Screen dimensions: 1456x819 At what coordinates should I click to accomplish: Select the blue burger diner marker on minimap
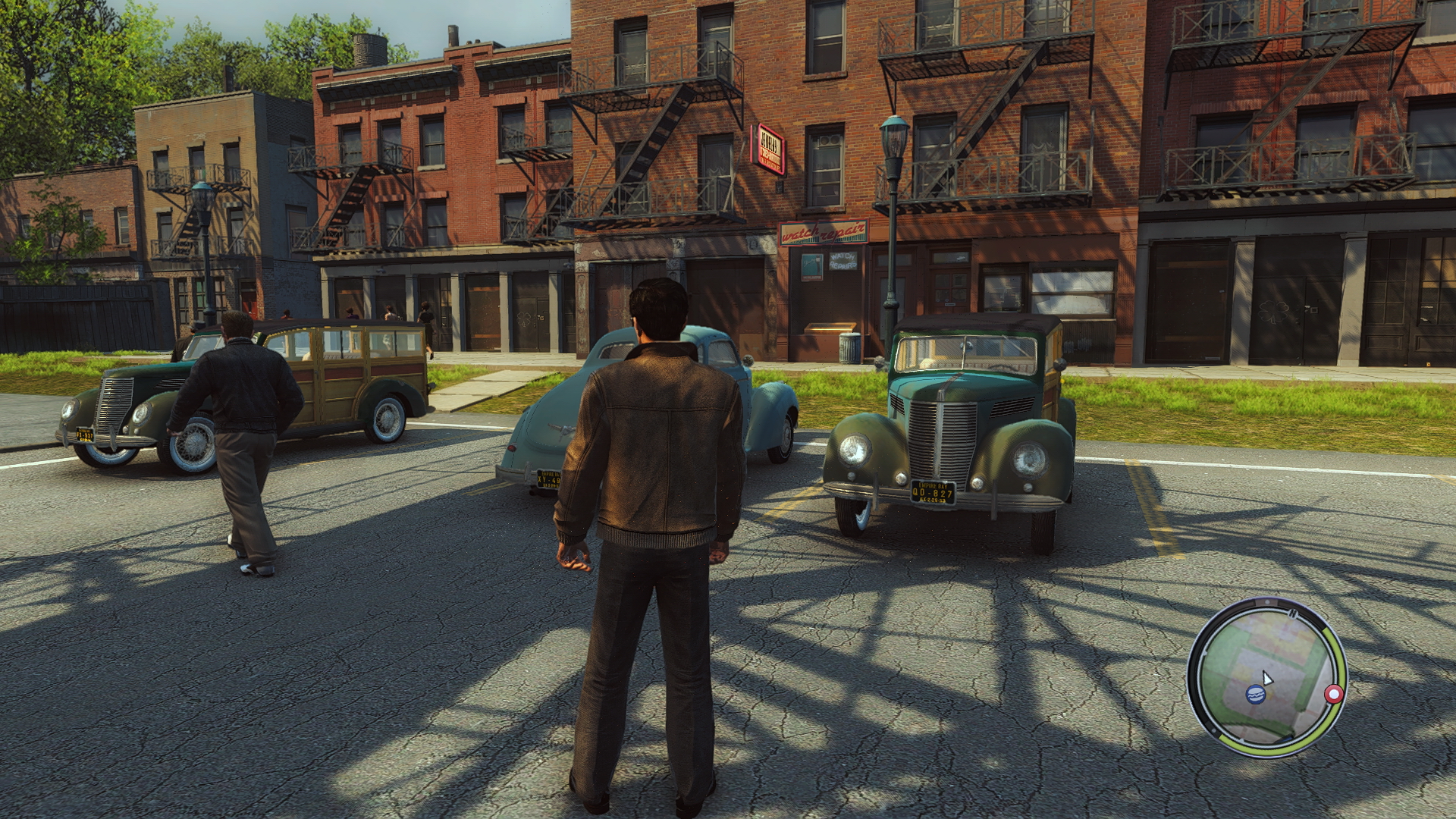[1255, 693]
